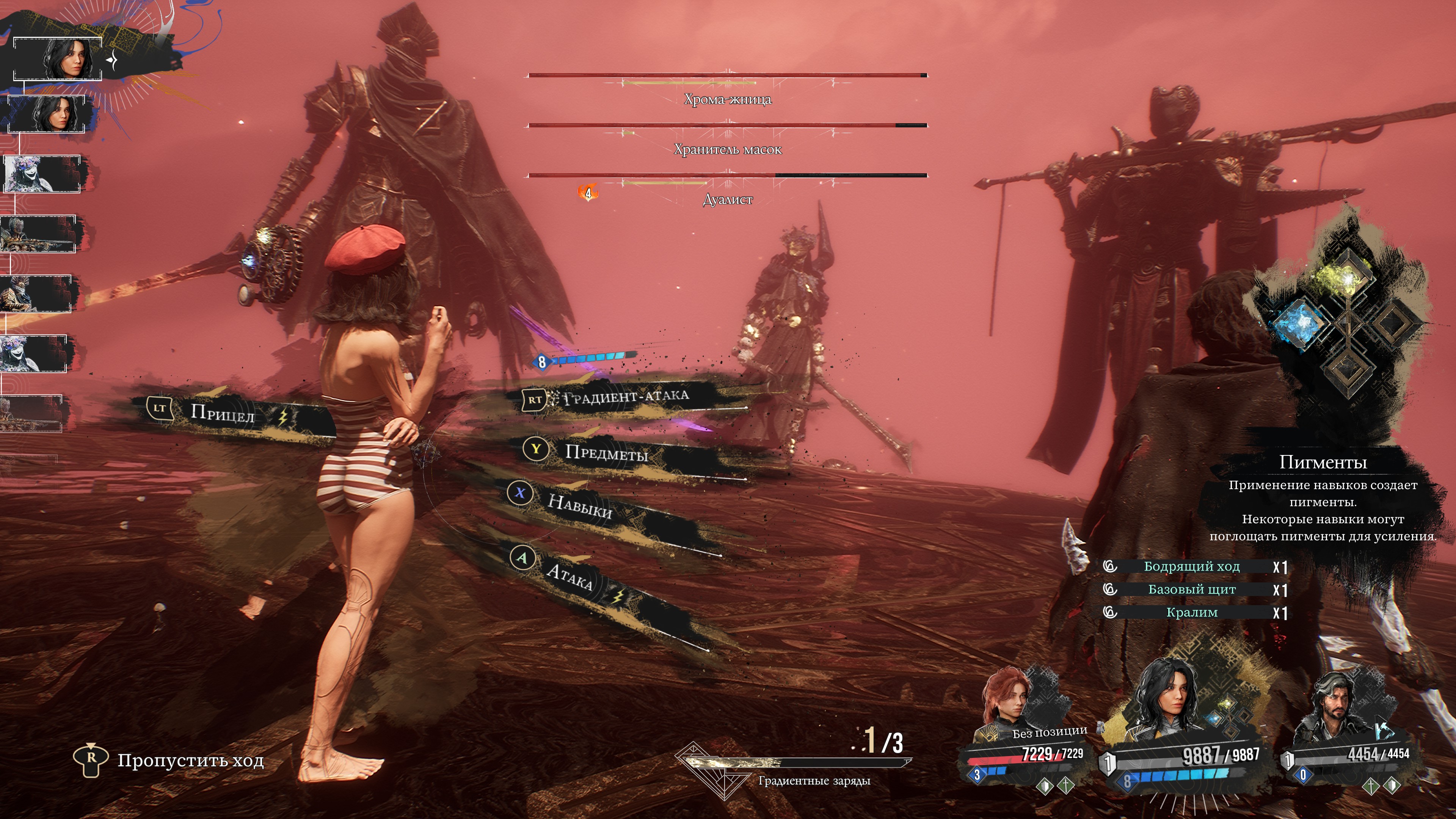The height and width of the screenshot is (819, 1456).
Task: Select the Атака command
Action: [570, 576]
